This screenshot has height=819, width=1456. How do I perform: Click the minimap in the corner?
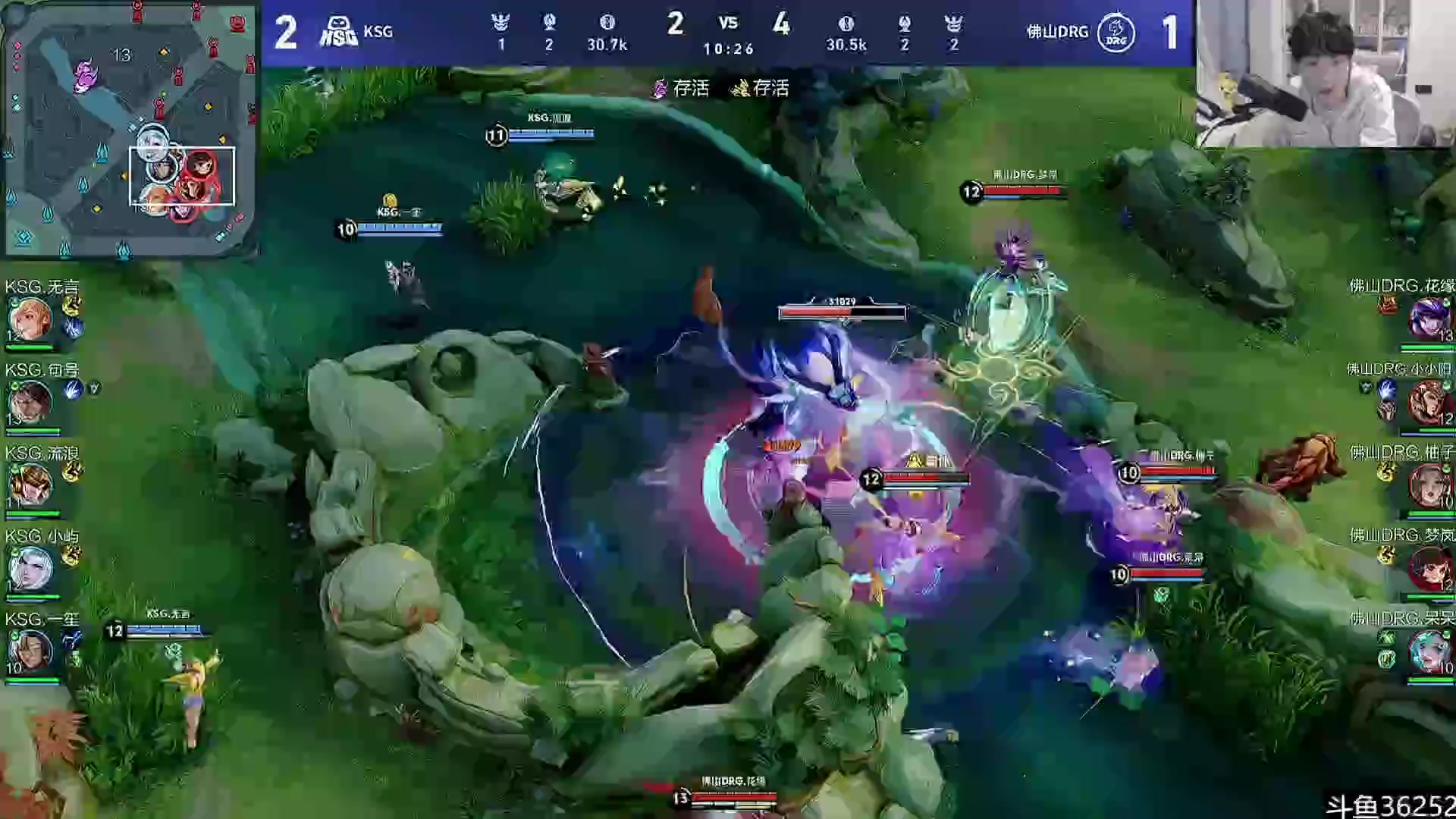[129, 129]
